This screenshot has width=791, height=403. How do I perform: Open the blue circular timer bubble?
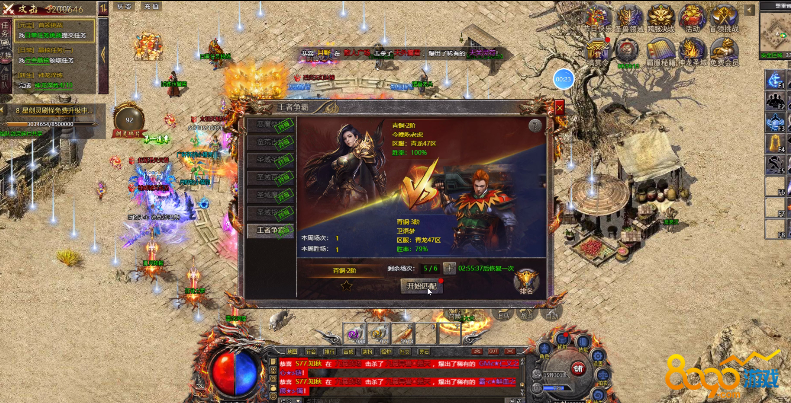563,78
